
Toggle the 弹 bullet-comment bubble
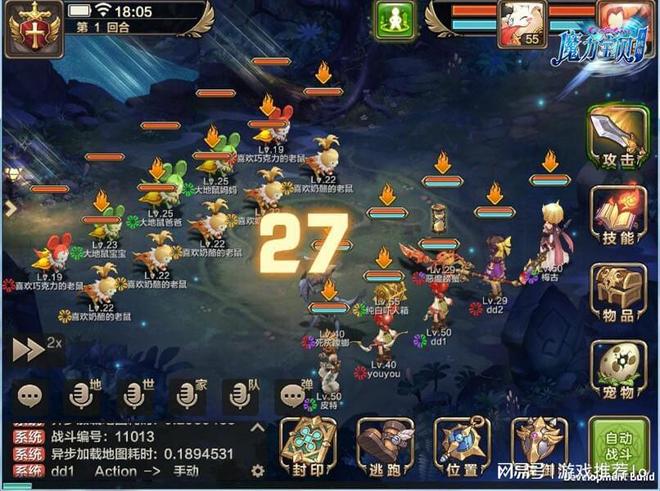click(291, 394)
